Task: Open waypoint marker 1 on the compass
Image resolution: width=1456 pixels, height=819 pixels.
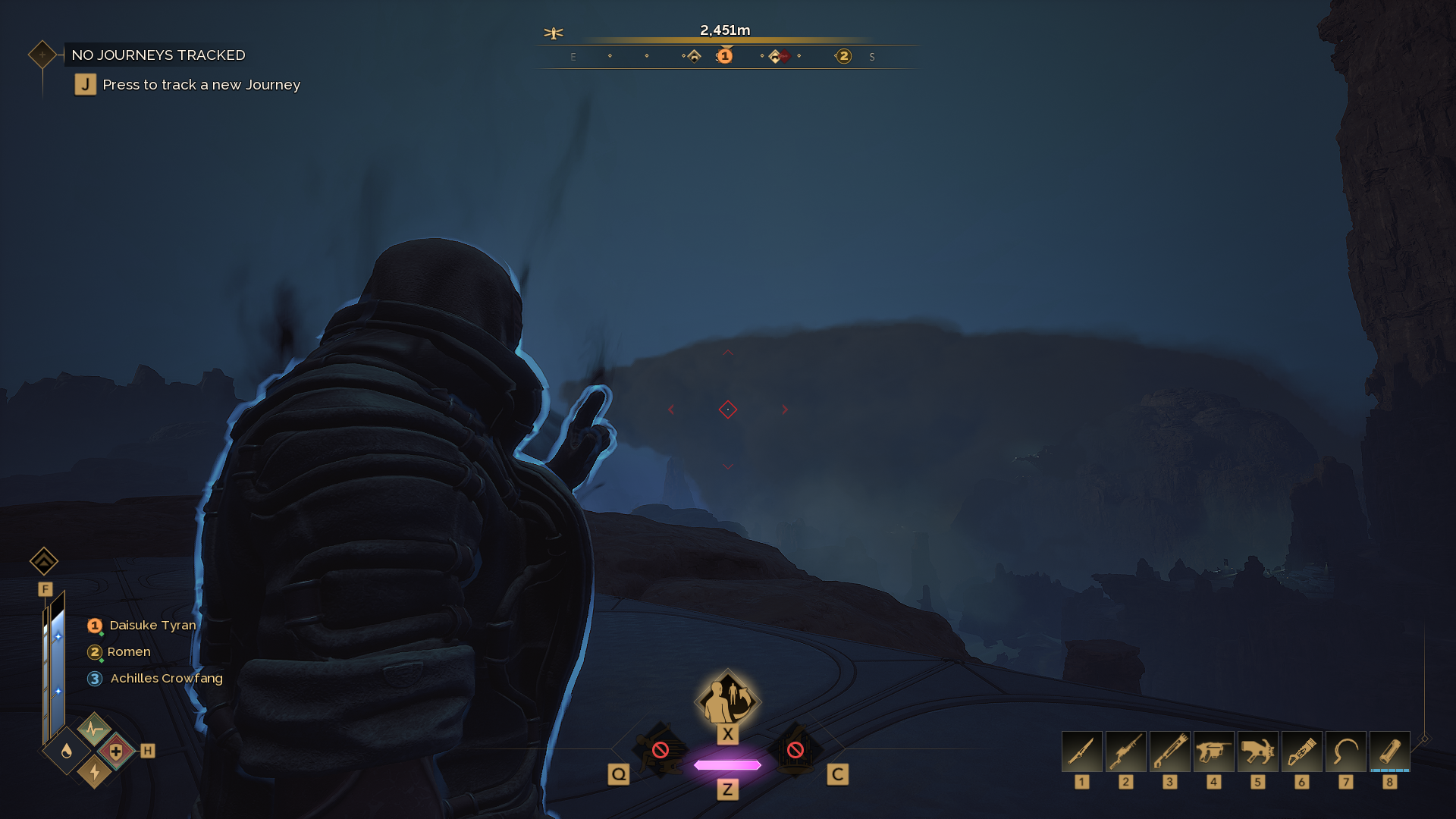Action: click(725, 55)
